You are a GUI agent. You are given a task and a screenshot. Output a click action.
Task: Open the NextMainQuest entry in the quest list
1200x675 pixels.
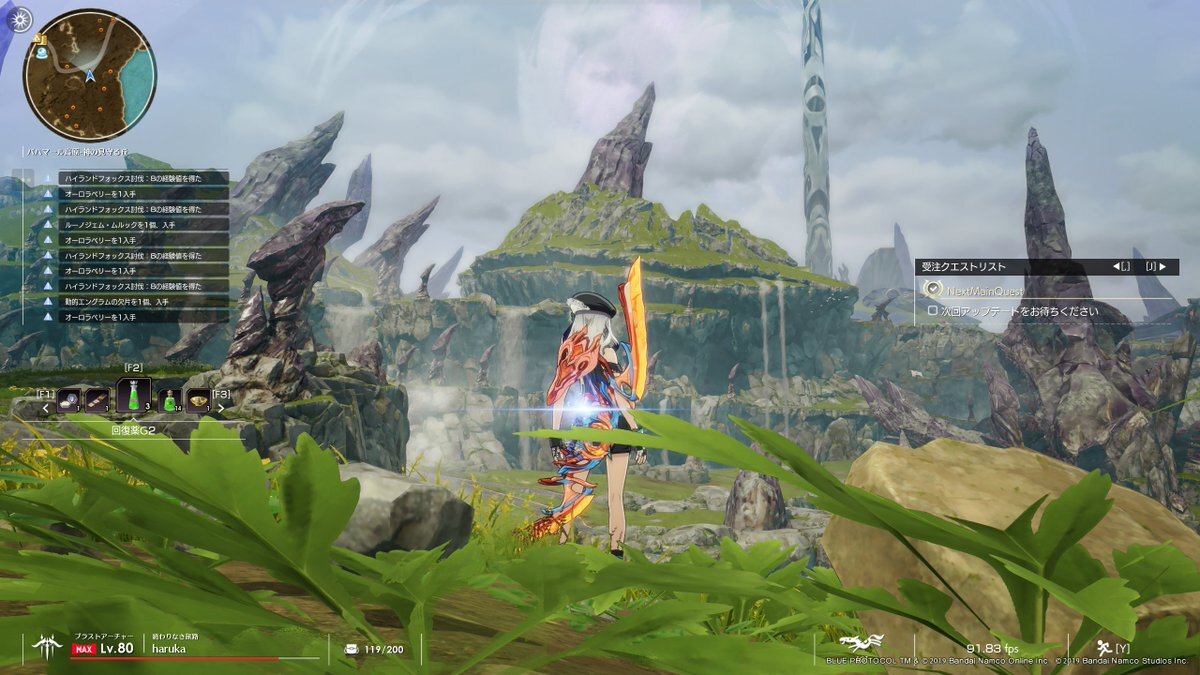pos(984,290)
